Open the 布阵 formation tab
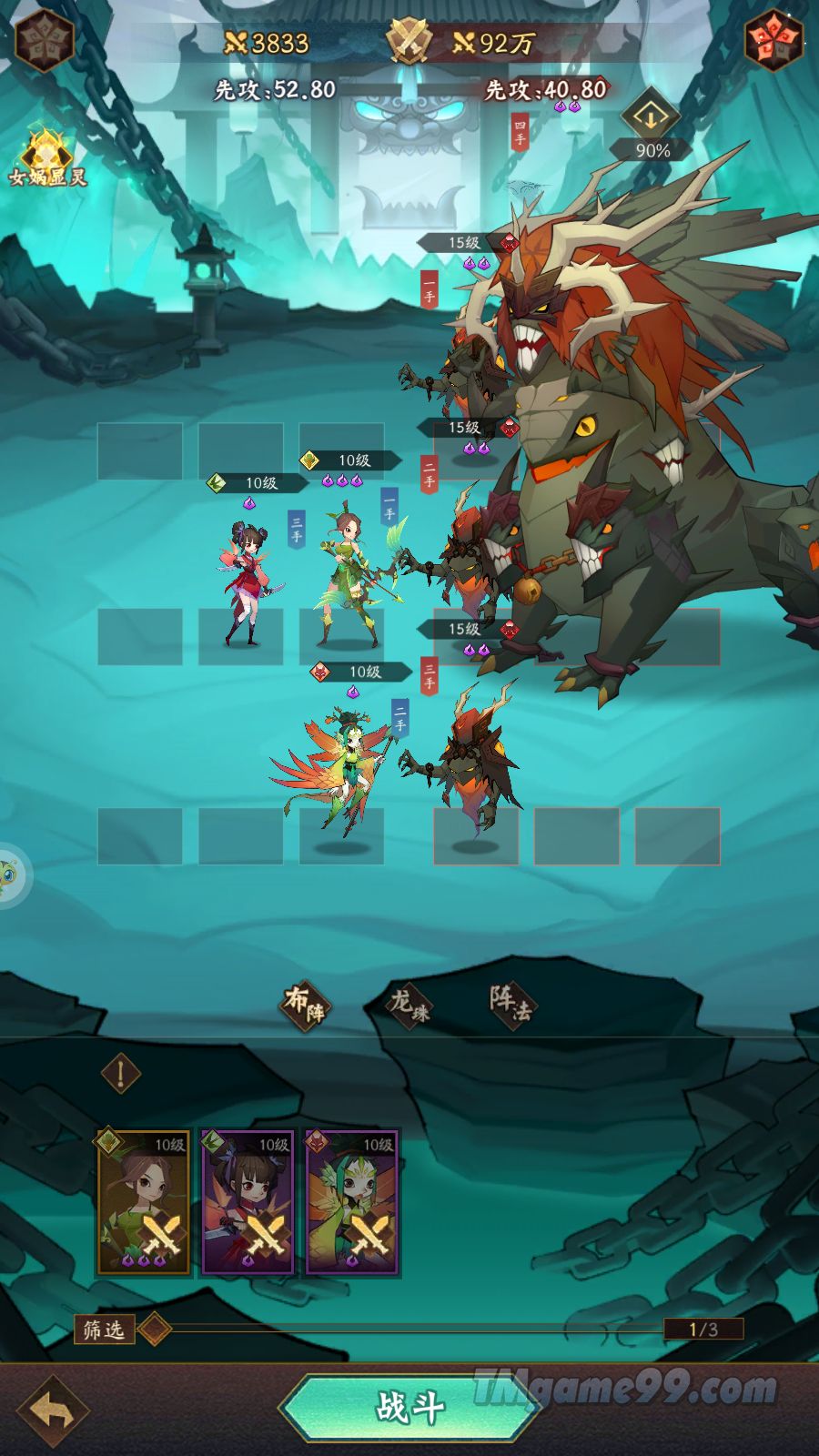The image size is (819, 1456). point(305,1004)
